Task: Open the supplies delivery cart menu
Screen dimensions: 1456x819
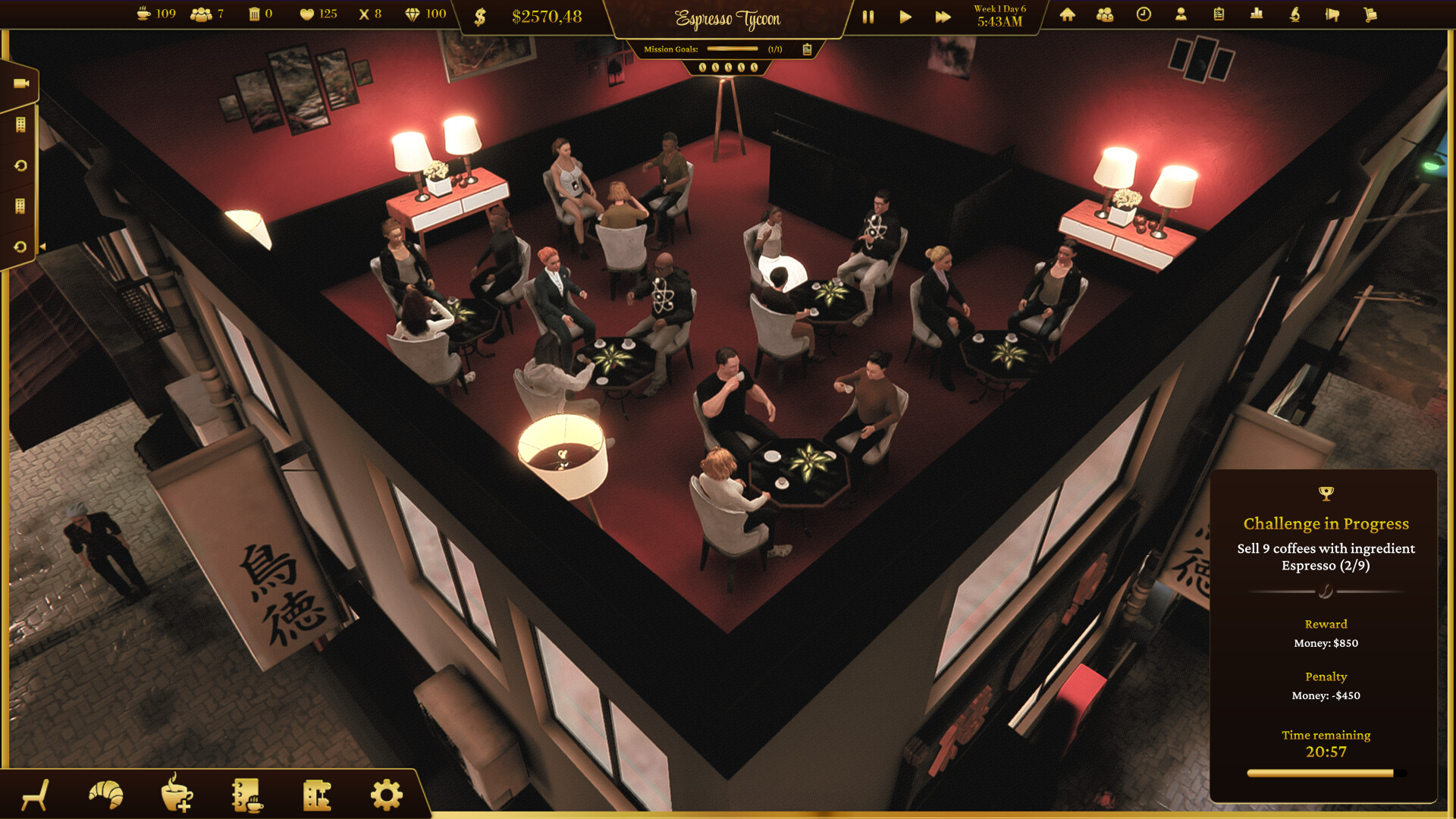Action: pos(1370,14)
